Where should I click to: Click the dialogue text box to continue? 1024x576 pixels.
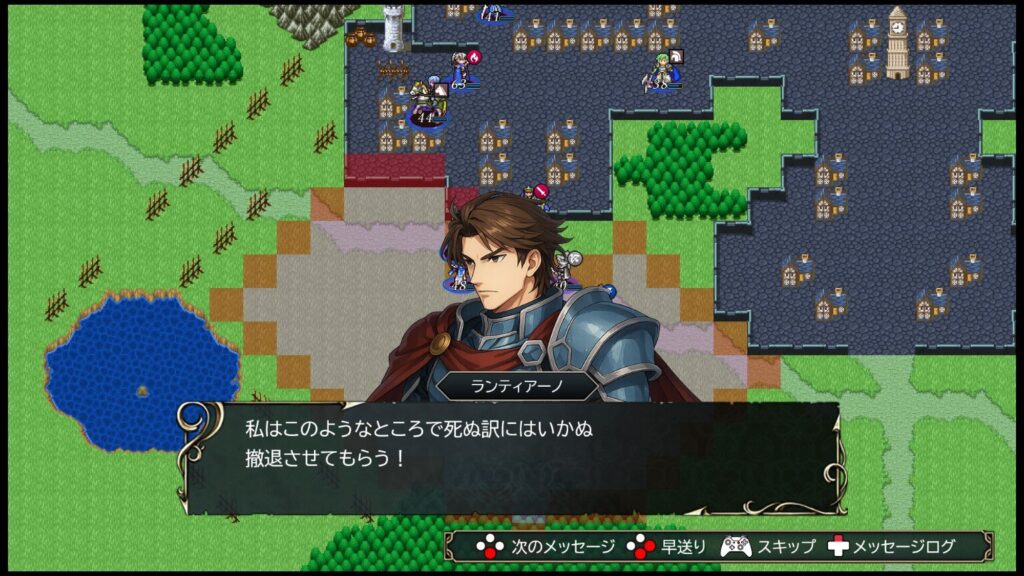click(510, 457)
